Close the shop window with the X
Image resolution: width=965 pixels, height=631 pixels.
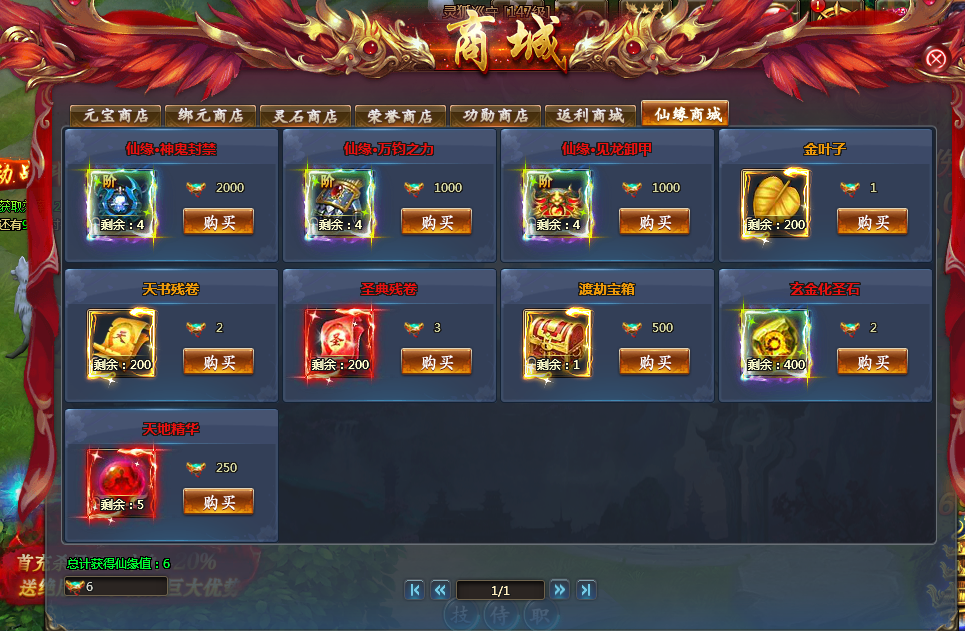[936, 58]
